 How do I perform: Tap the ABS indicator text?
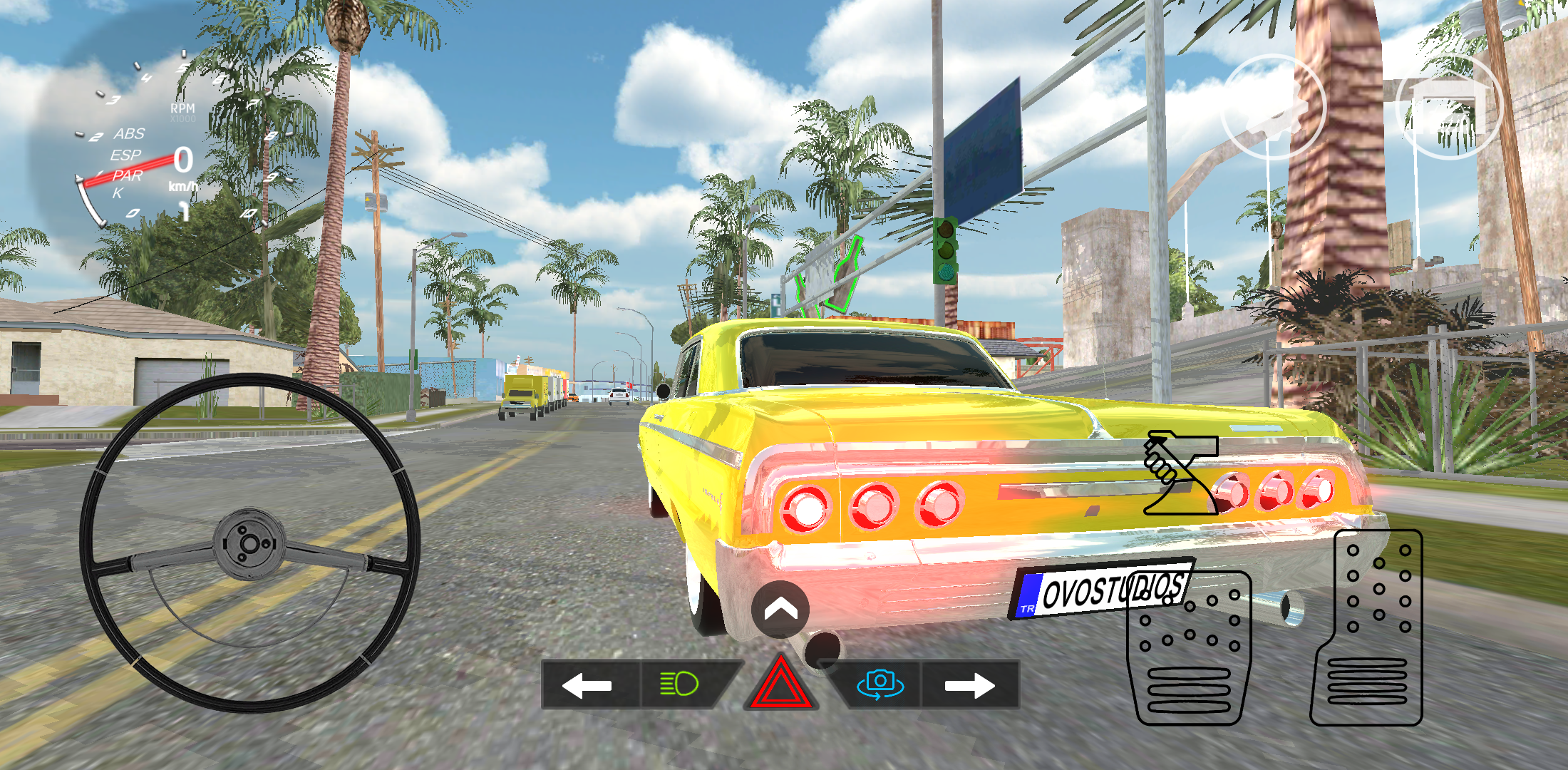[x=128, y=133]
